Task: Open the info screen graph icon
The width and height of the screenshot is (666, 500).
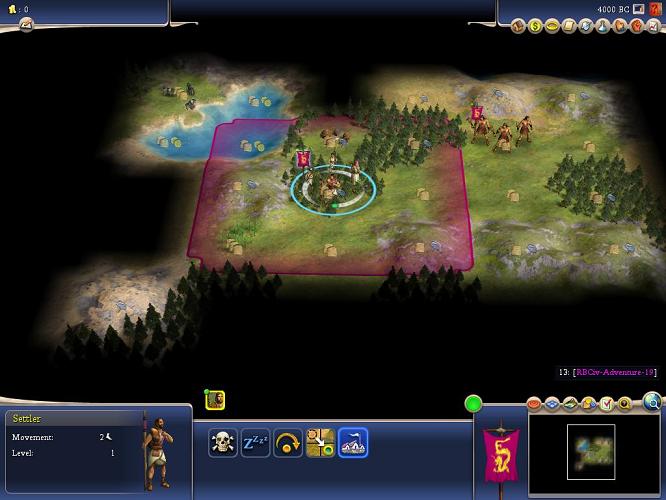Action: [x=651, y=26]
